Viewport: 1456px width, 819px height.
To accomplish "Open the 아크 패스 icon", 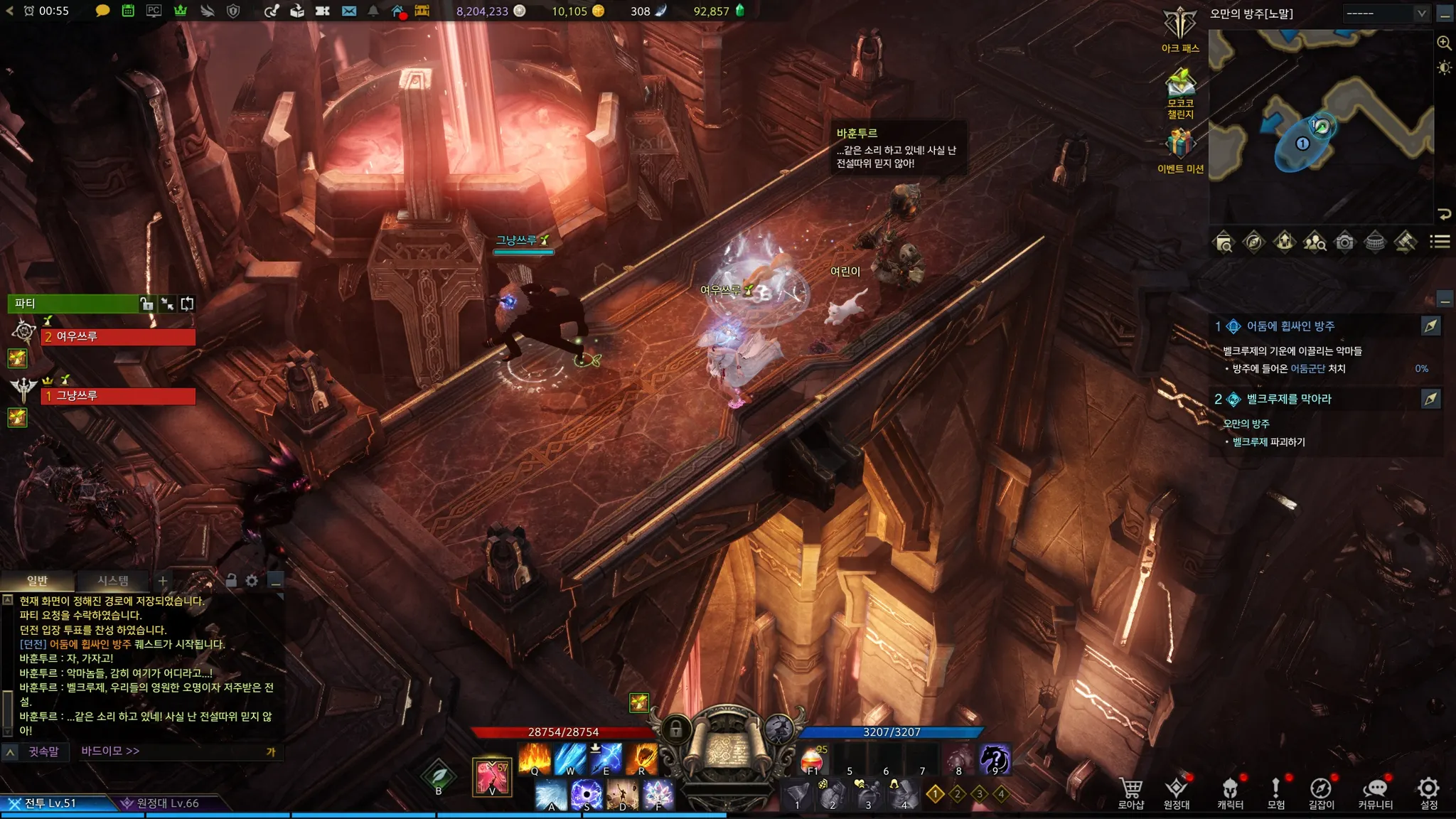I will [x=1180, y=30].
